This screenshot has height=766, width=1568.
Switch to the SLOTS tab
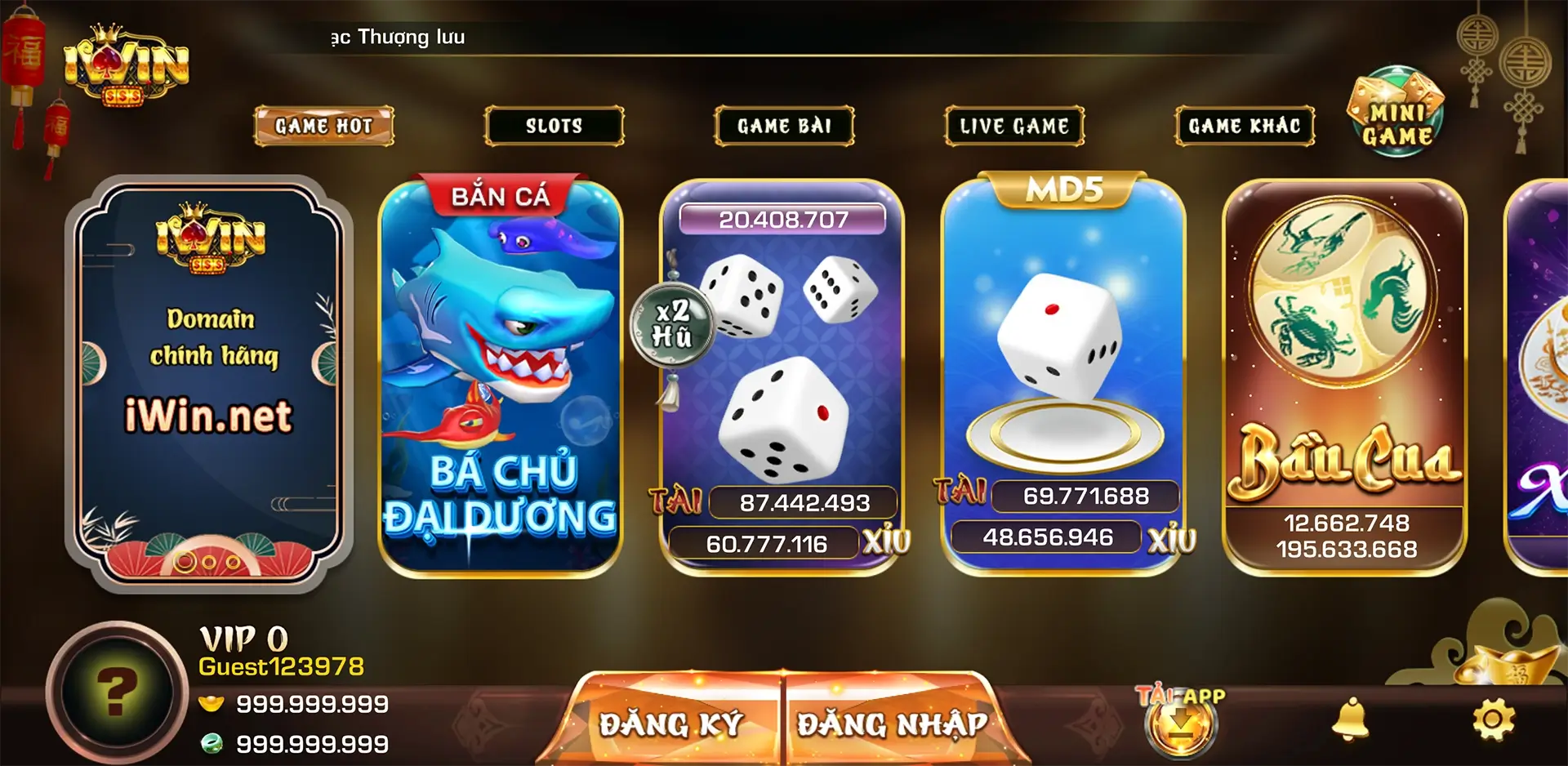(x=554, y=126)
